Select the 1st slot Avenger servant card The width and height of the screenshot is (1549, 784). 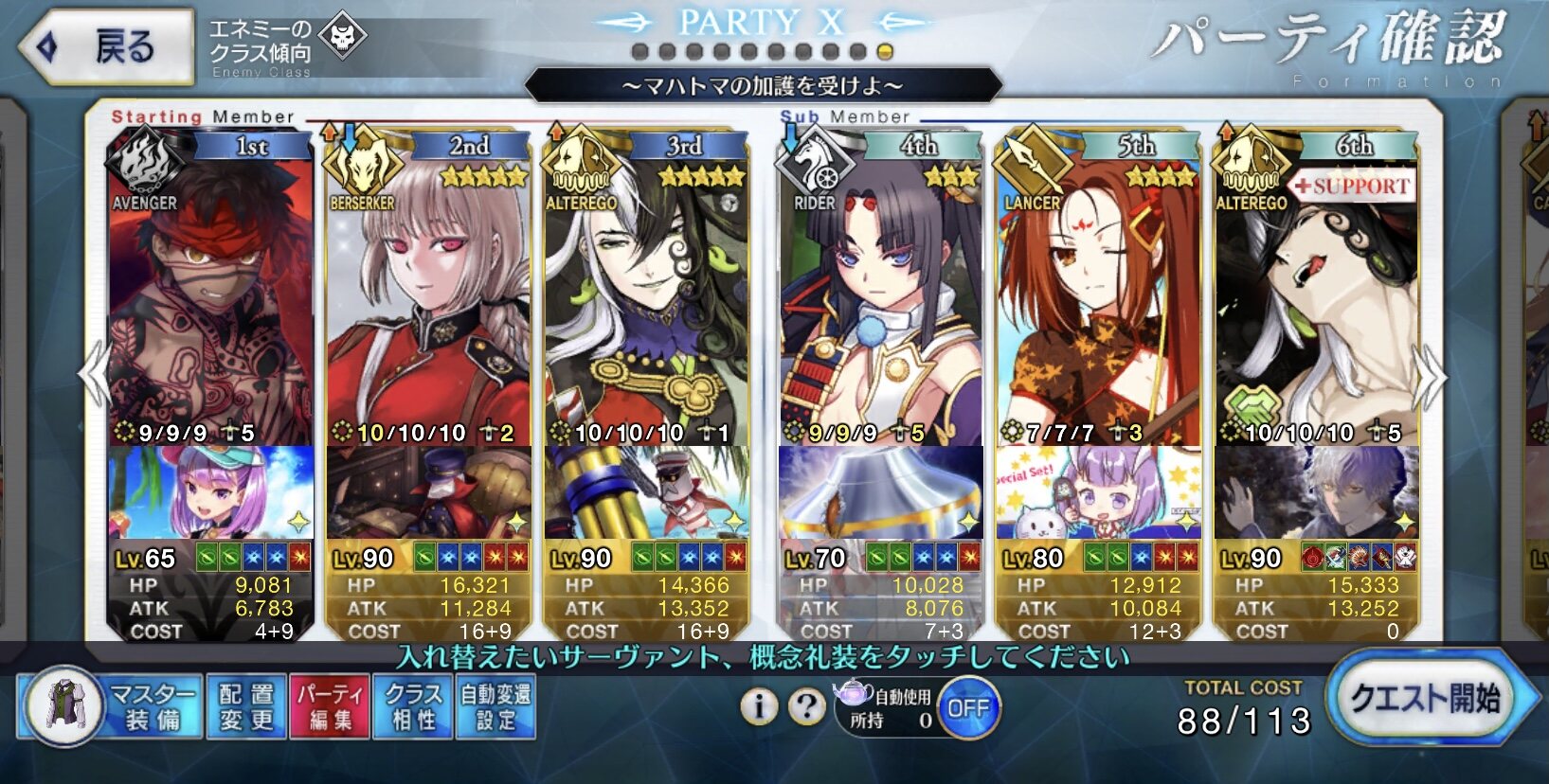pos(210,294)
